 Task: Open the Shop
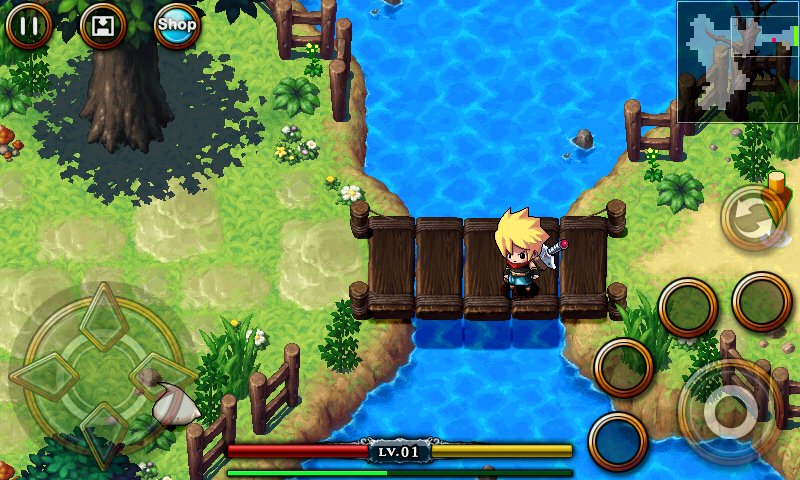pyautogui.click(x=177, y=25)
